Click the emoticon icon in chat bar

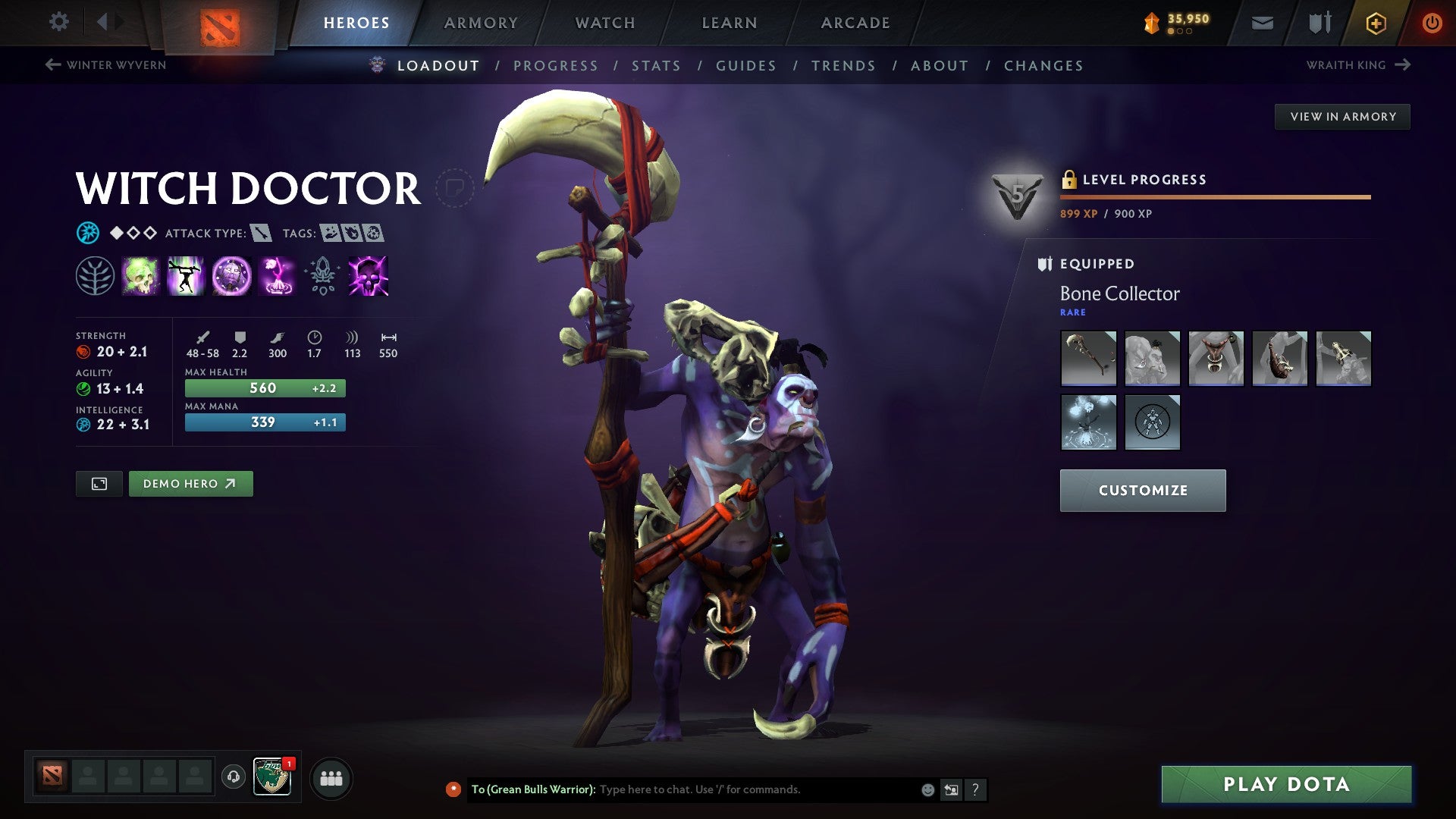click(927, 789)
